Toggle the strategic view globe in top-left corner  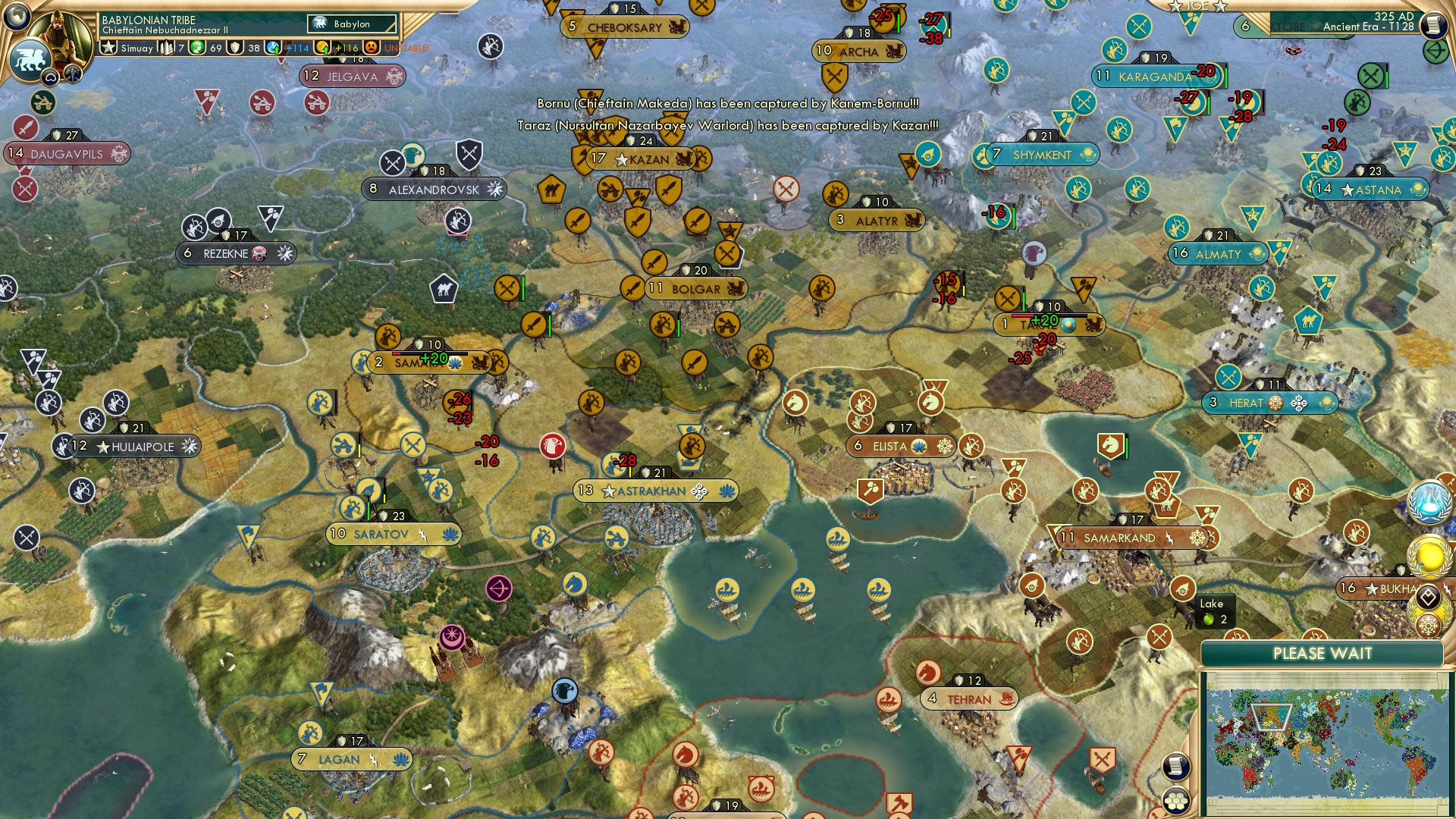point(17,17)
